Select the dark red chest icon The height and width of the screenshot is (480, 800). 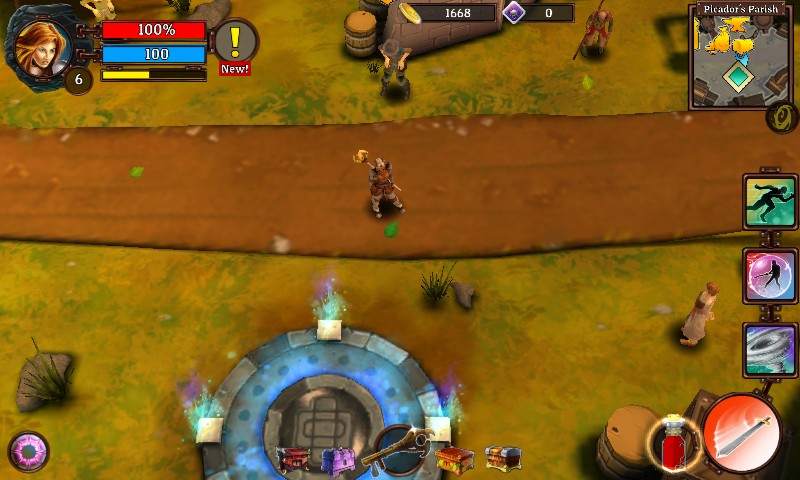pos(293,459)
